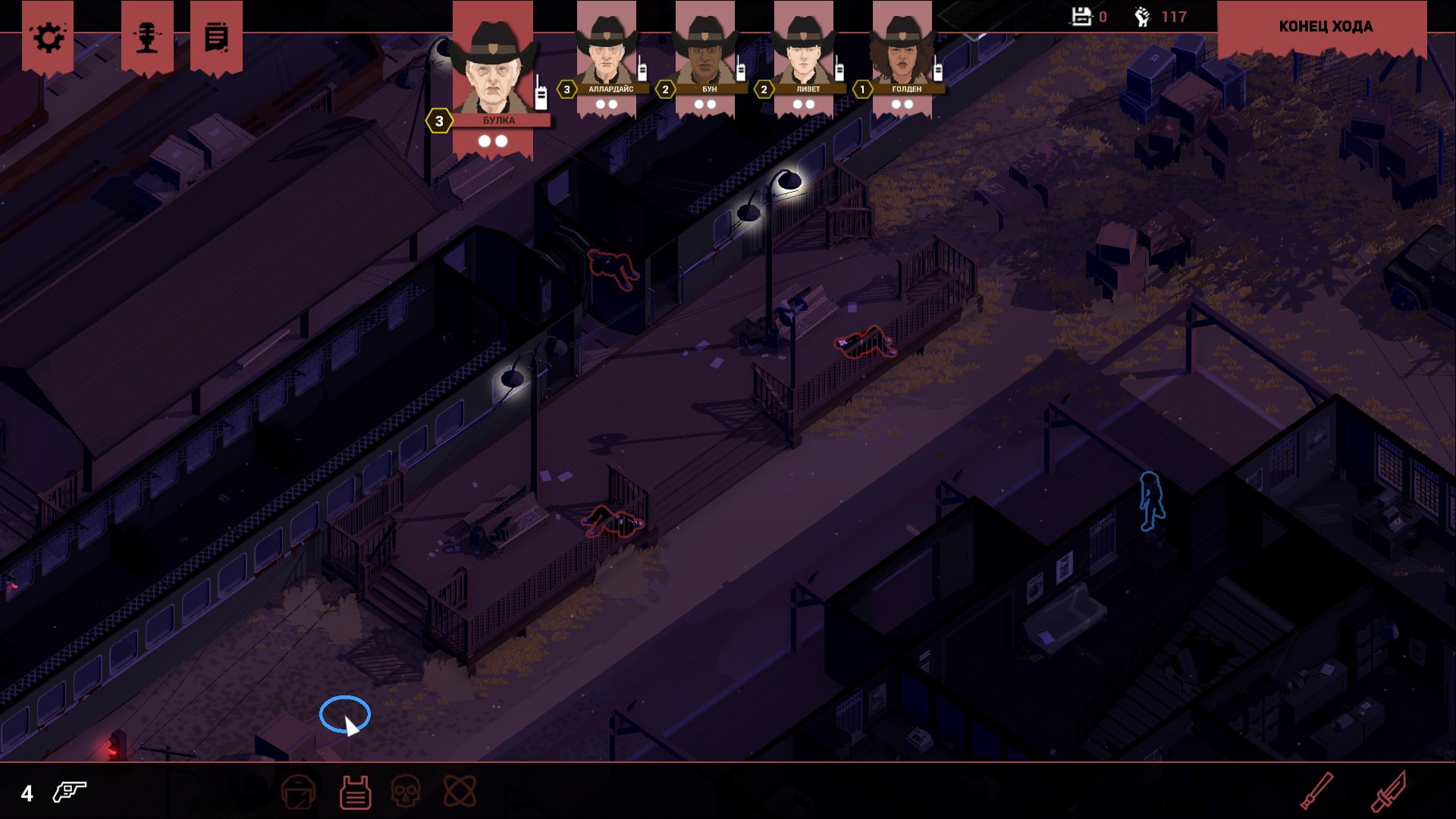
Task: Choose officer Бун's portrait
Action: (x=705, y=53)
